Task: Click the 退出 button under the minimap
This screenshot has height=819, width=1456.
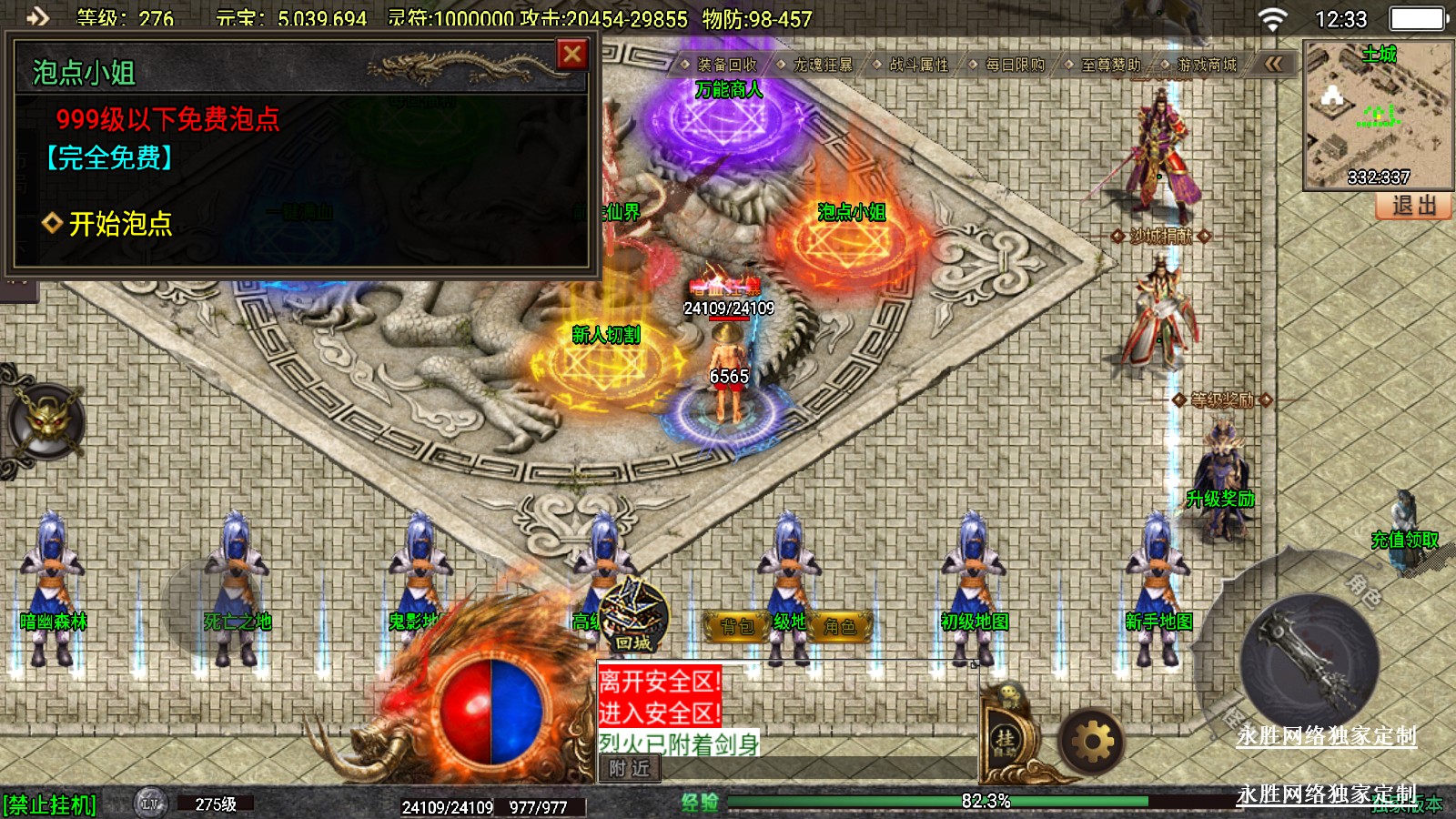Action: [1413, 206]
